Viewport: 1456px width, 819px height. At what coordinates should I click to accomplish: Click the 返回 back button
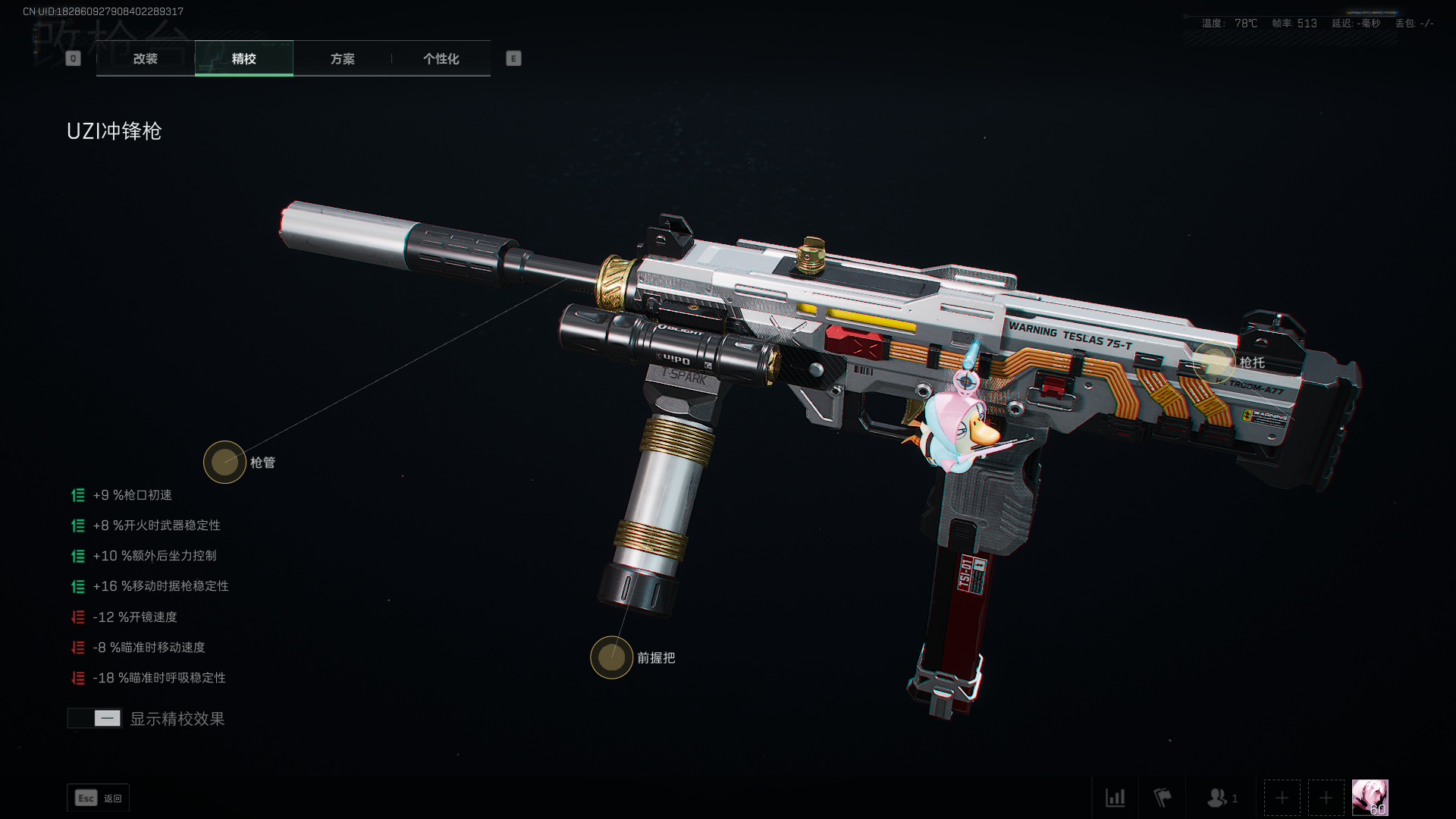(x=98, y=798)
